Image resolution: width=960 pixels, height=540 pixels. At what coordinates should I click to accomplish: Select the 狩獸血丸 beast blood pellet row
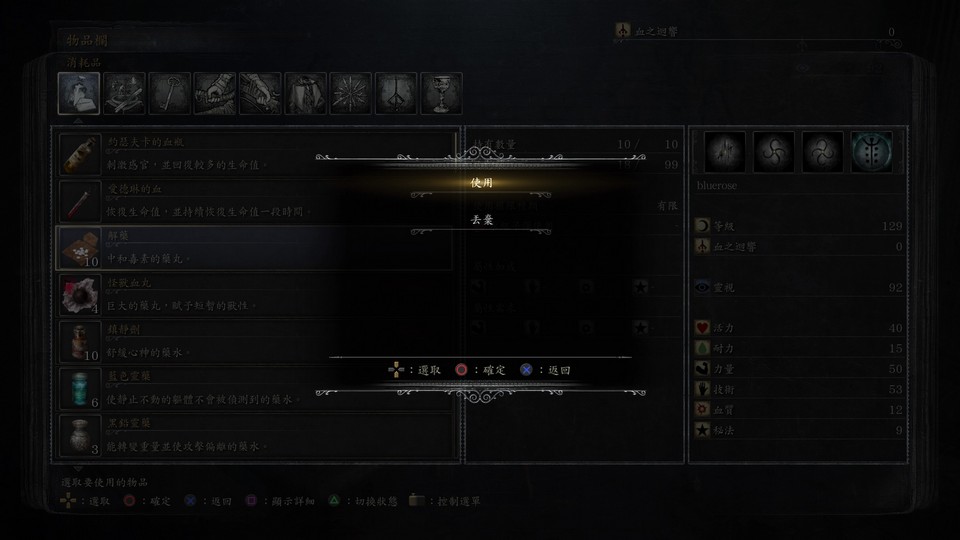coord(255,294)
